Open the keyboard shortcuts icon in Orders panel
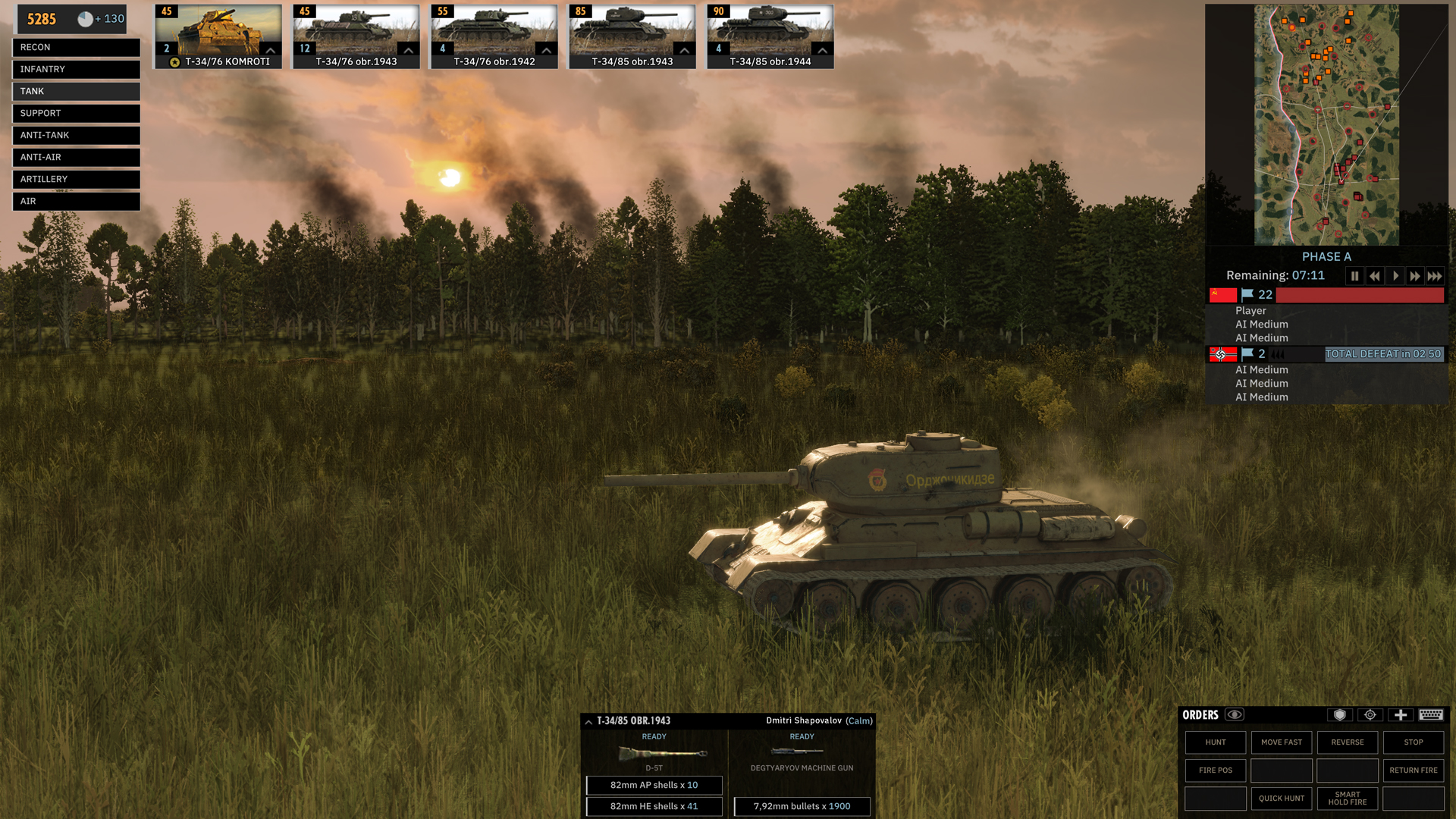1456x819 pixels. [1431, 715]
